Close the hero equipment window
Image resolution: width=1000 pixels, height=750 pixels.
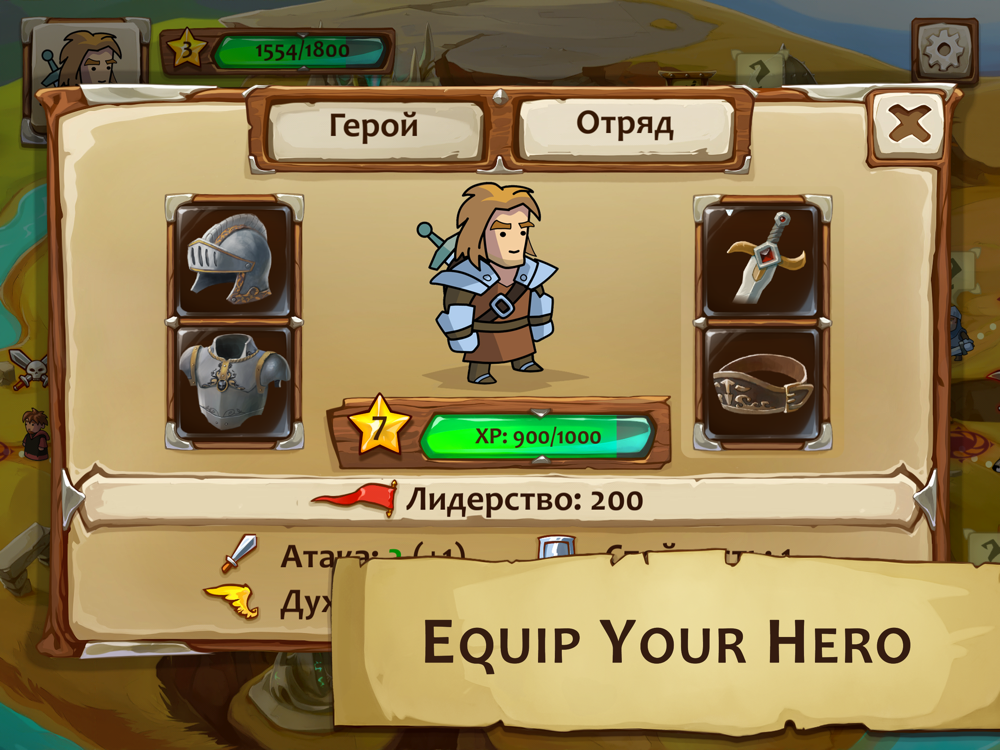[908, 125]
